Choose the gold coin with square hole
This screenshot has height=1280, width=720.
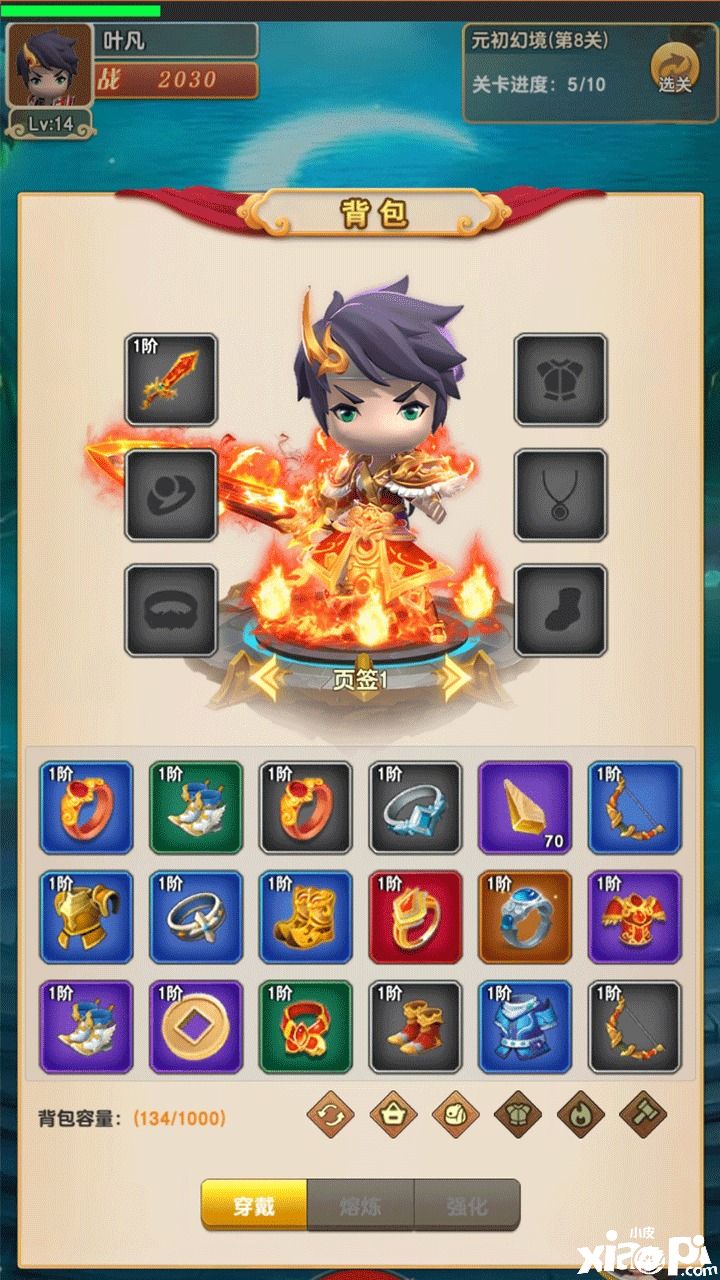(x=196, y=1027)
